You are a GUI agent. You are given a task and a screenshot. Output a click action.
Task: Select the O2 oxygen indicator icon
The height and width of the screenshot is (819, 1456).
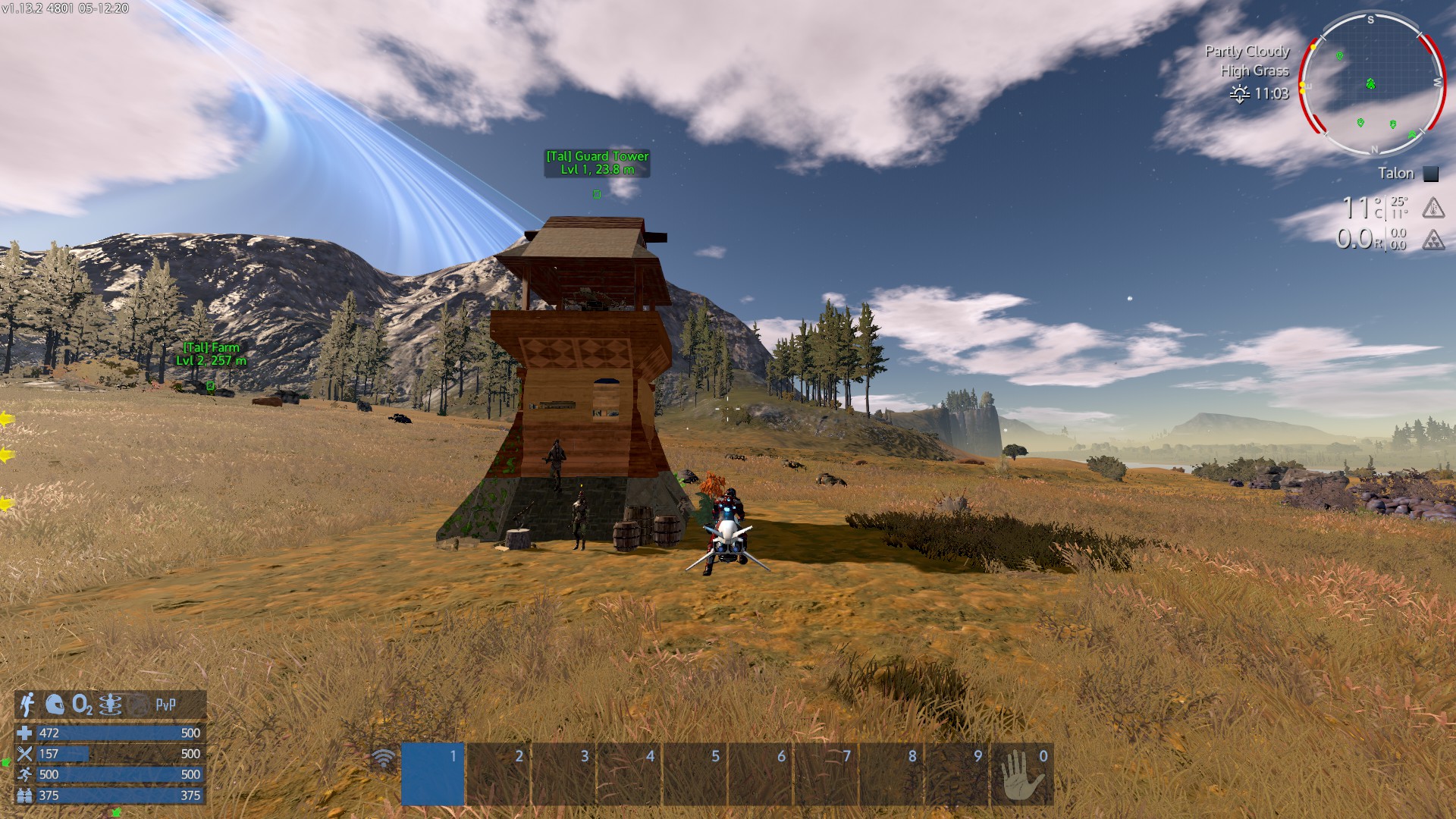[82, 704]
